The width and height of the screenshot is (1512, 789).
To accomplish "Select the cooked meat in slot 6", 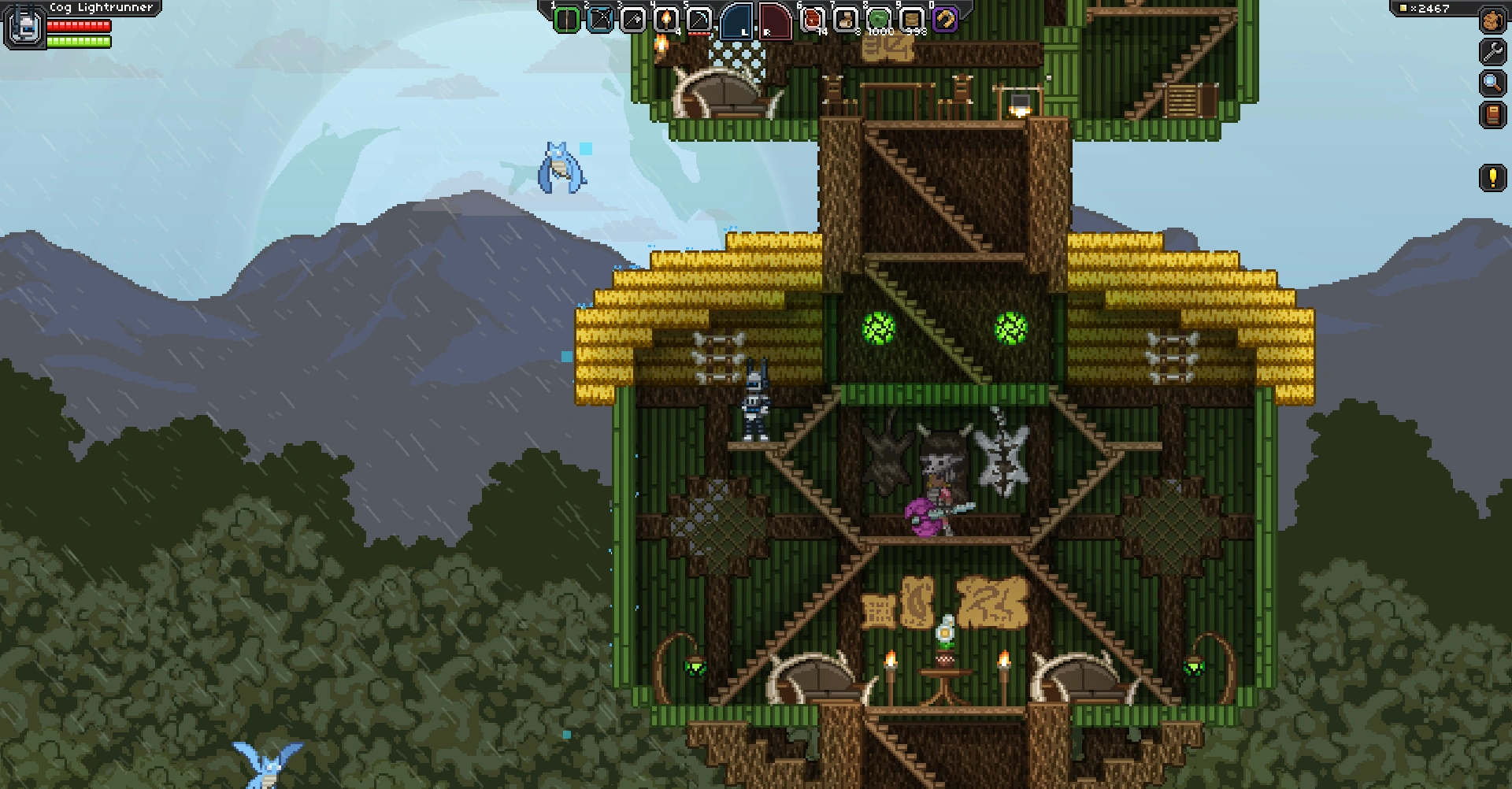I will click(x=811, y=20).
